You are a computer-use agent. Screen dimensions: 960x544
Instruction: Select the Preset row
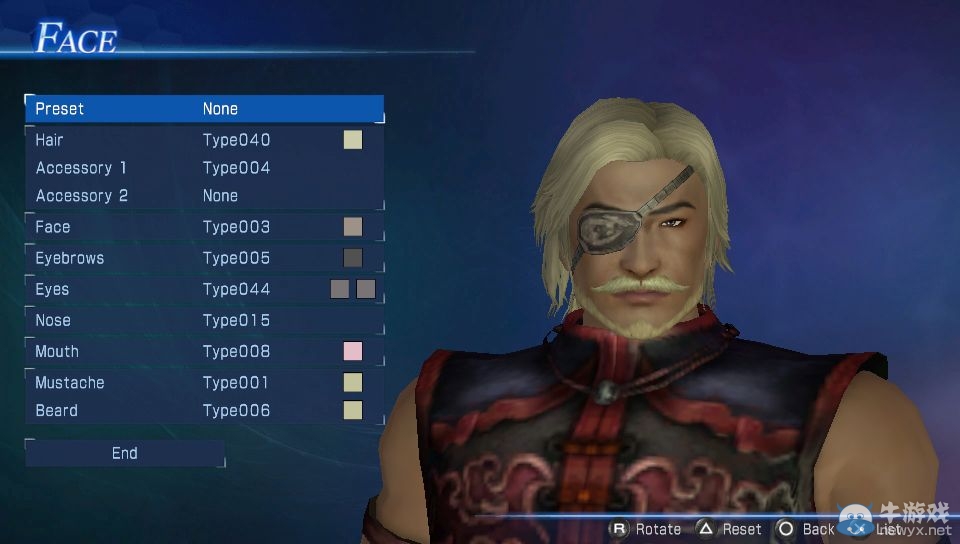point(204,108)
